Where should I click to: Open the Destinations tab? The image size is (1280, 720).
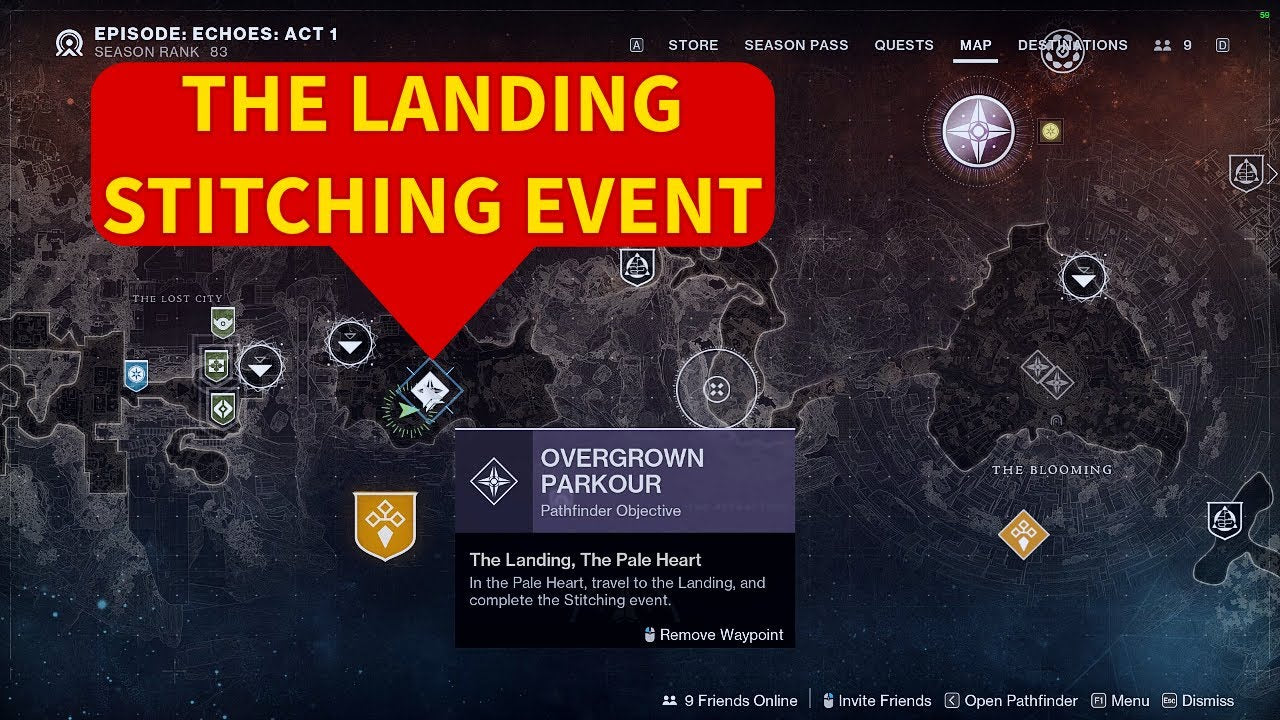pos(1072,45)
